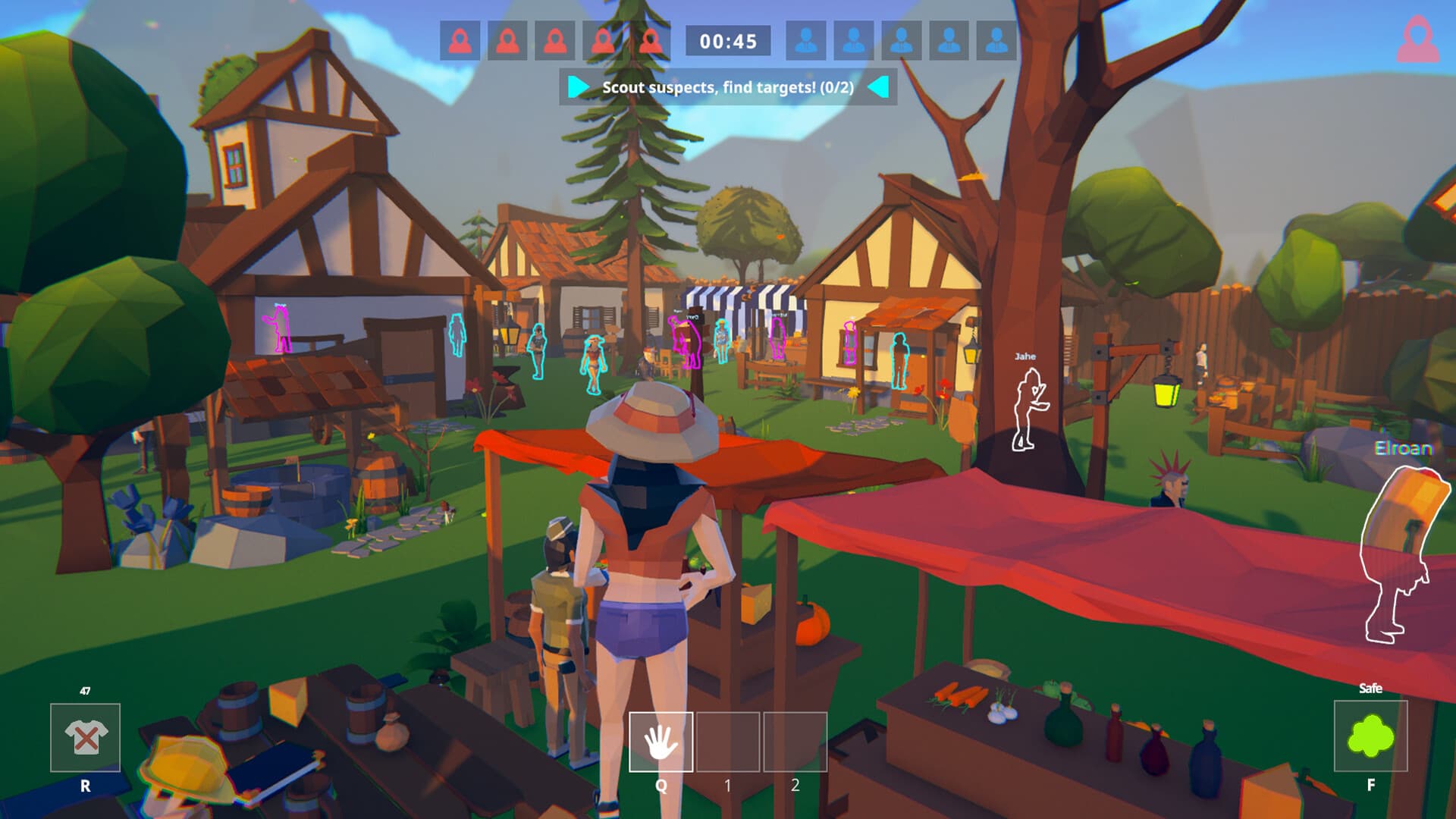Click the Jahe player name label
The height and width of the screenshot is (819, 1456).
click(1024, 355)
